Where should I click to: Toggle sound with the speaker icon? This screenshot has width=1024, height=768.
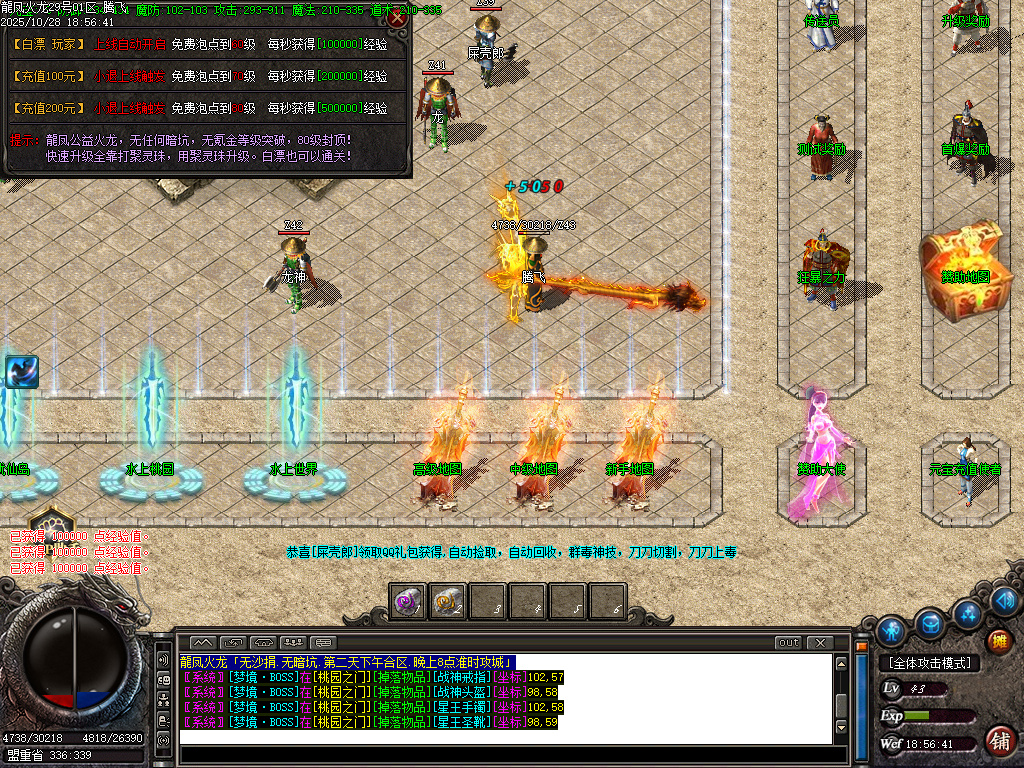pyautogui.click(x=1004, y=601)
